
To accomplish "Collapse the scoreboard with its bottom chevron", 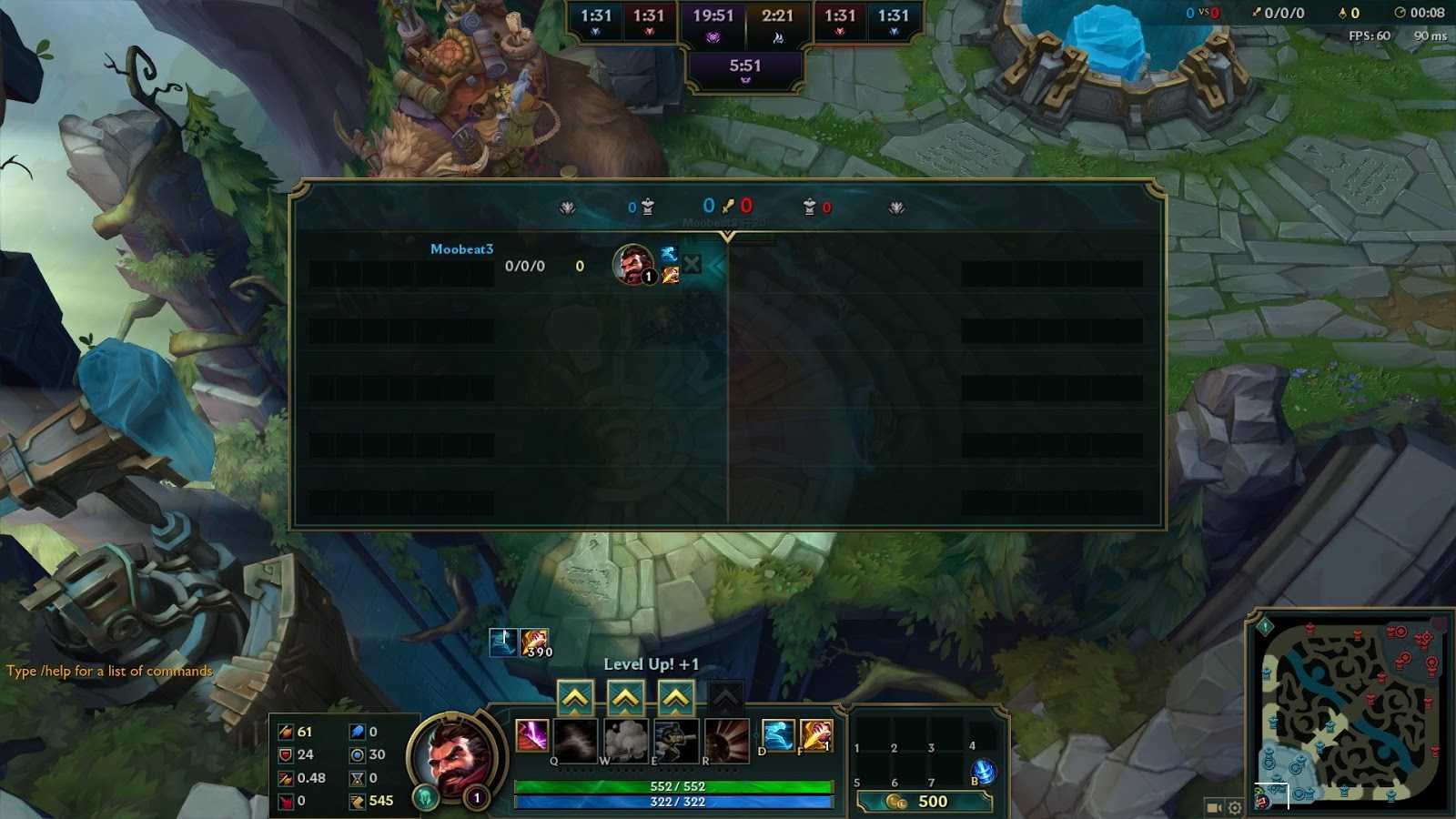I will click(x=726, y=235).
